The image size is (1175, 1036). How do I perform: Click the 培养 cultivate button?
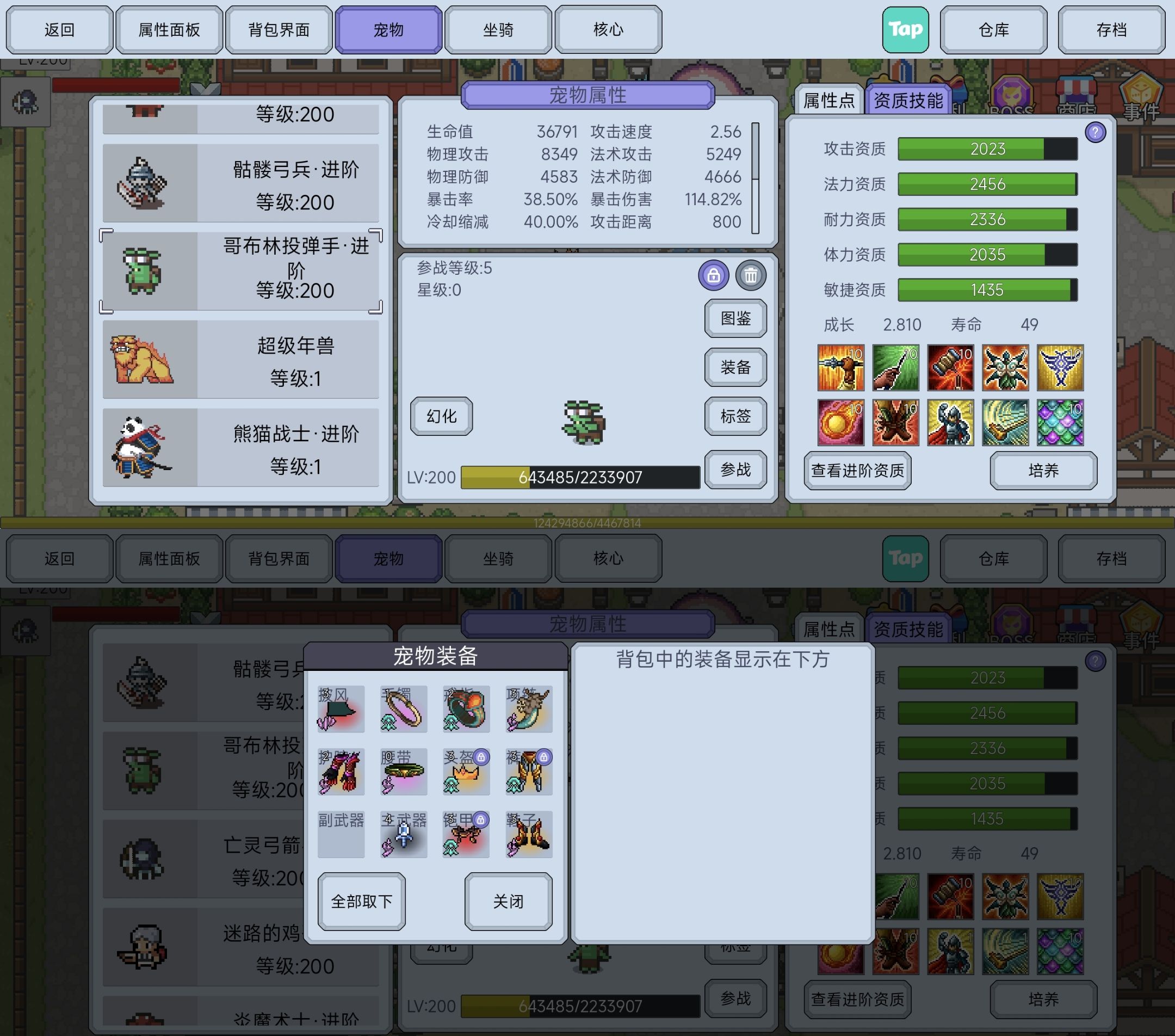tap(1043, 470)
